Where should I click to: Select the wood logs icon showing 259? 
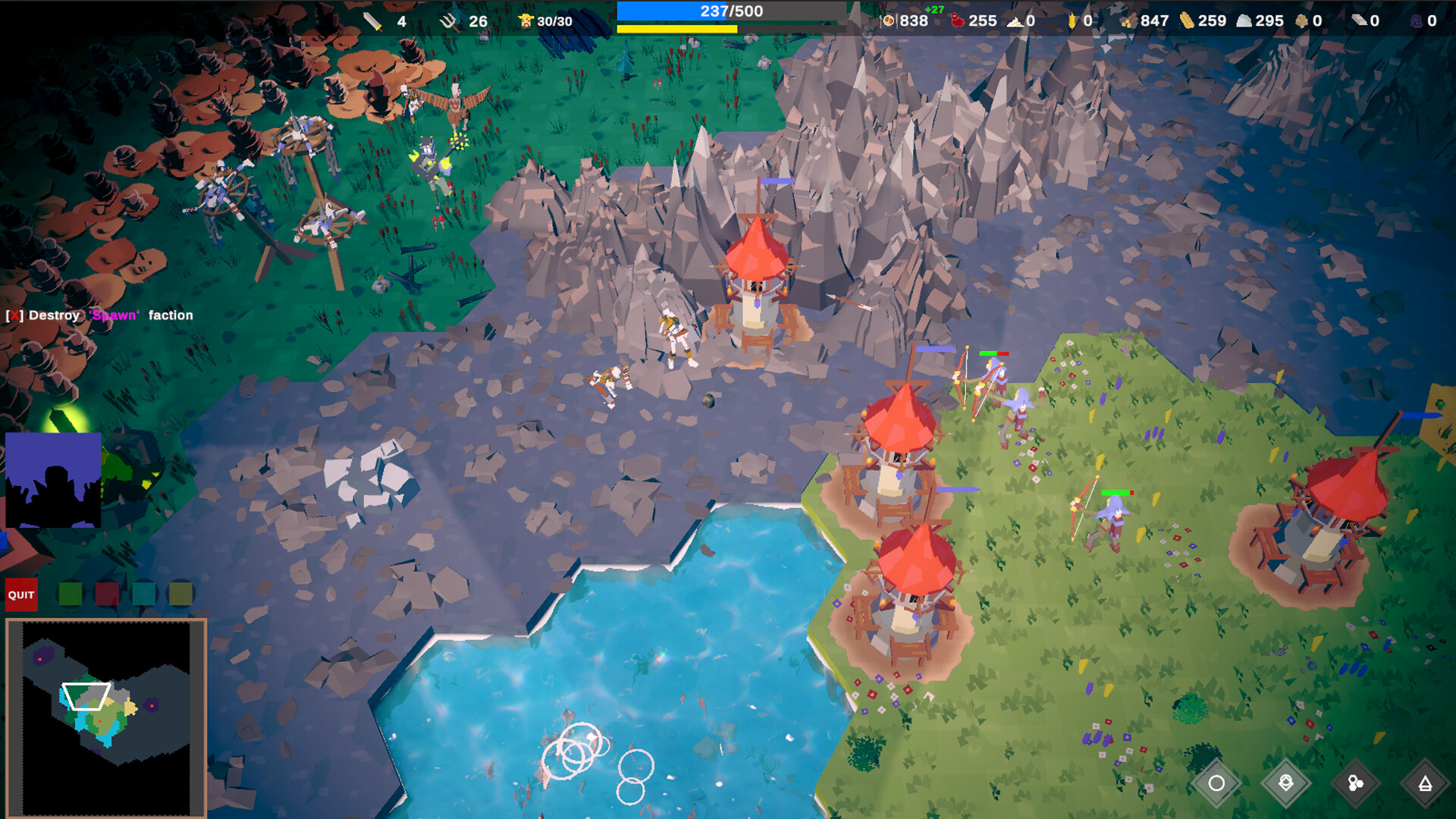point(1186,21)
